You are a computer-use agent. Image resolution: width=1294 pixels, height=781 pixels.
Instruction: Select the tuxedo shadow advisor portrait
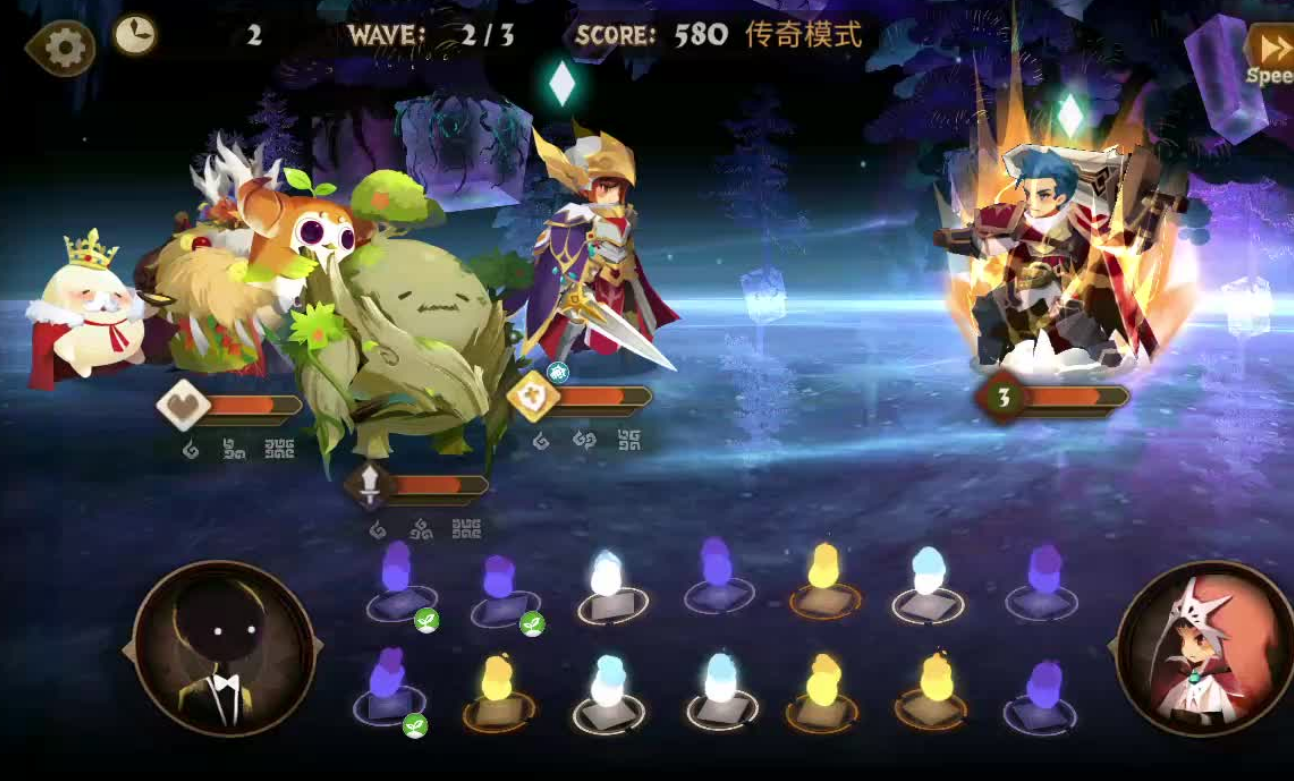click(x=224, y=650)
